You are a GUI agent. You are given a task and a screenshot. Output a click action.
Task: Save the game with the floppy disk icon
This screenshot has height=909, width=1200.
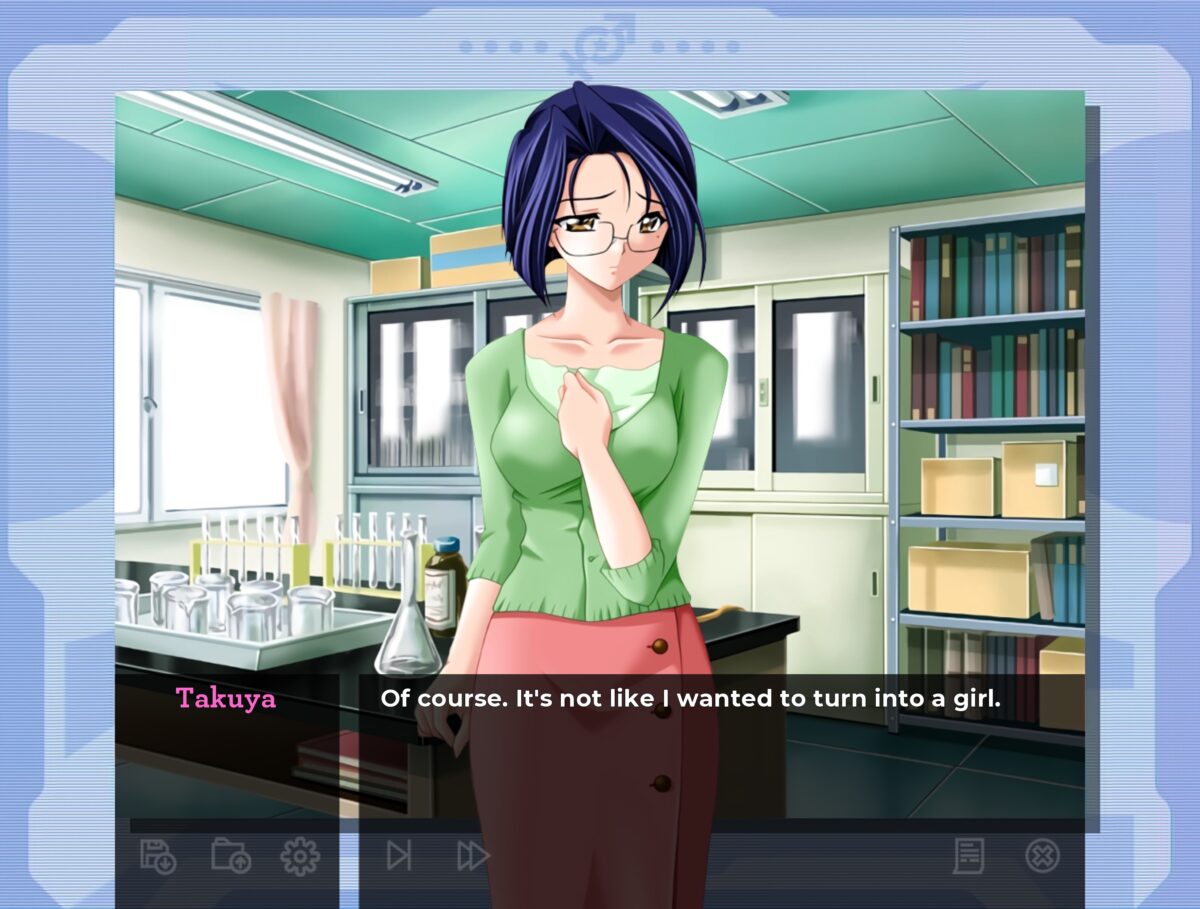pyautogui.click(x=157, y=856)
